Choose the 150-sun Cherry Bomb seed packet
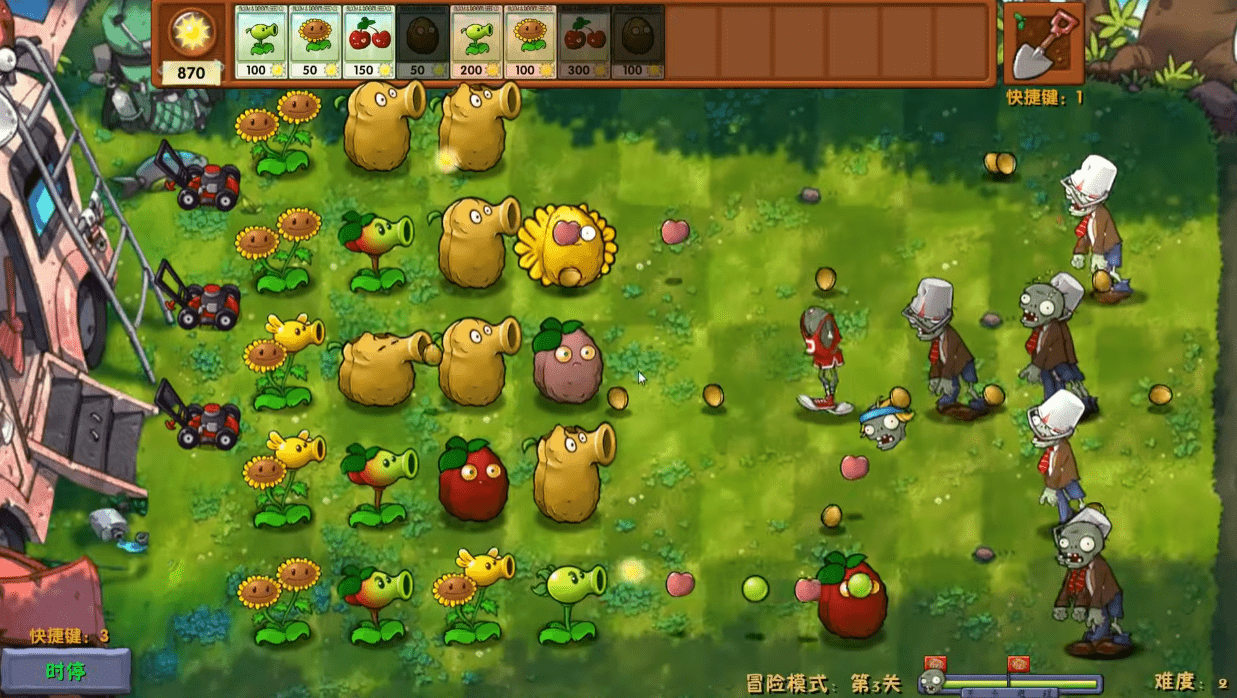 369,42
